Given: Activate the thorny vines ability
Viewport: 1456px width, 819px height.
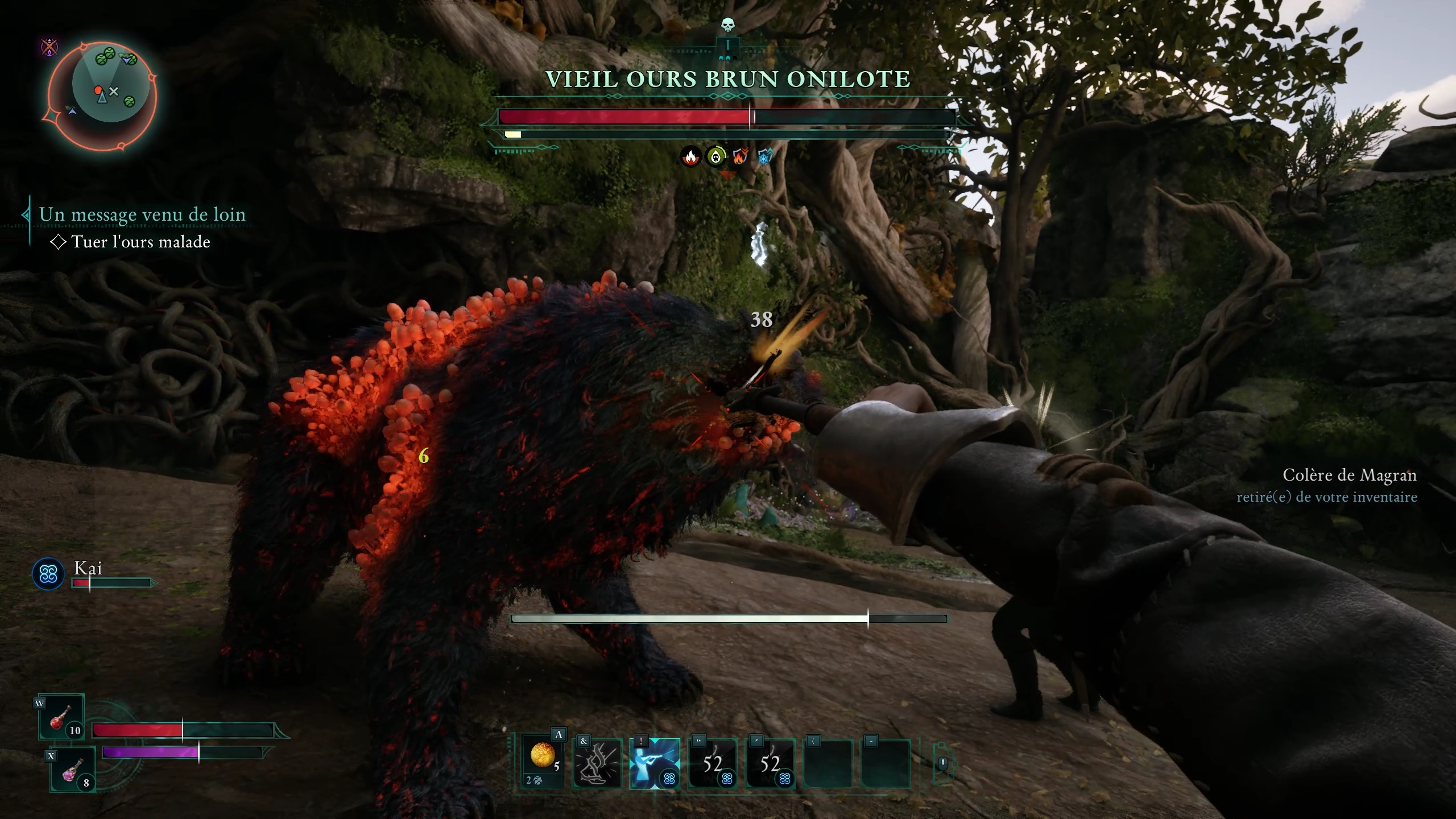Looking at the screenshot, I should (x=598, y=763).
